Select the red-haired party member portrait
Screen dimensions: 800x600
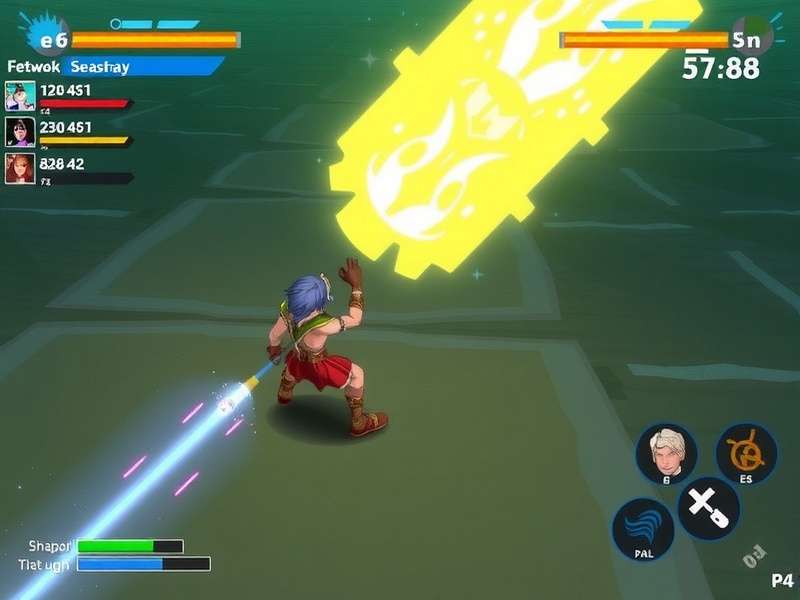click(x=21, y=167)
